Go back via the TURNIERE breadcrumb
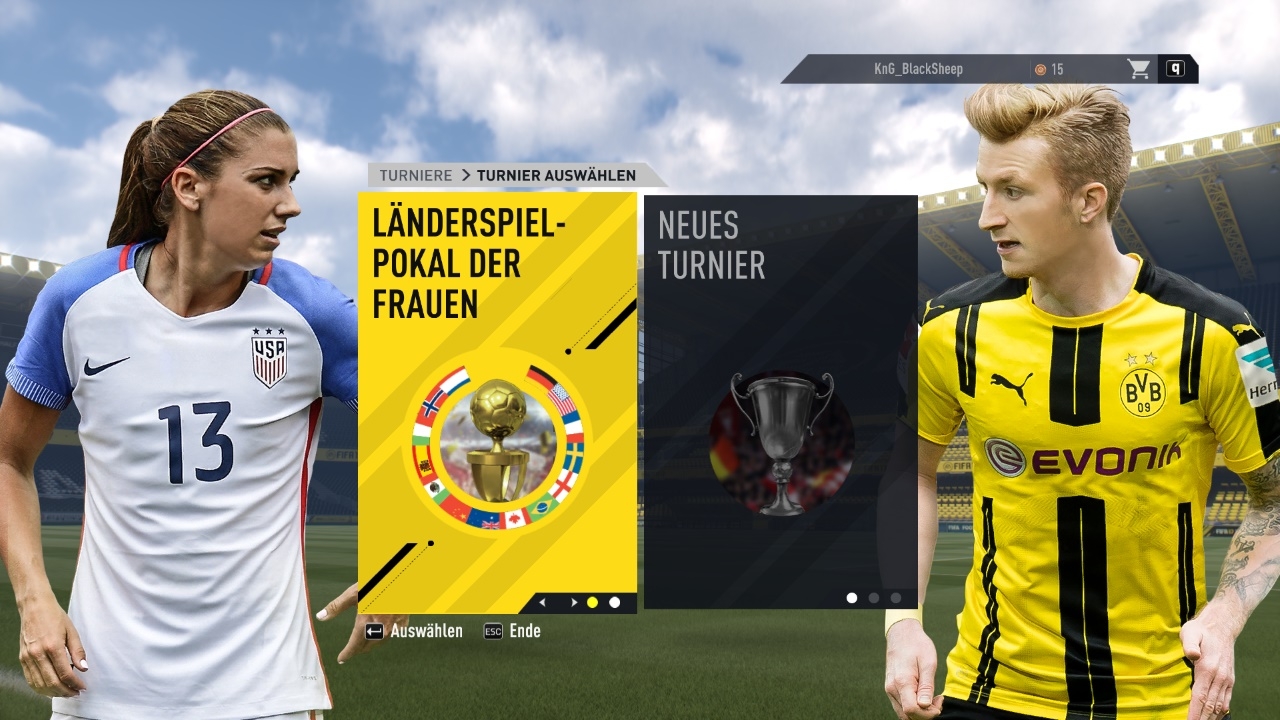 (x=416, y=175)
